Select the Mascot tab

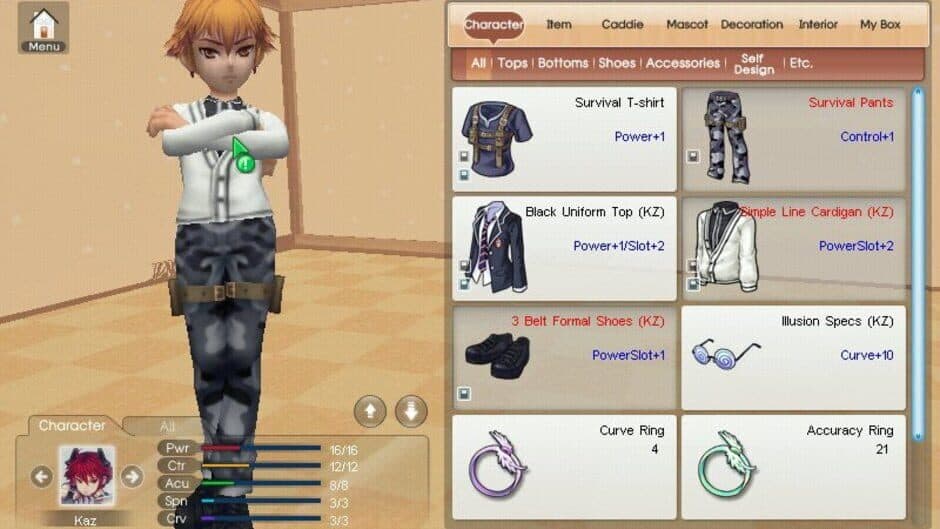(687, 24)
